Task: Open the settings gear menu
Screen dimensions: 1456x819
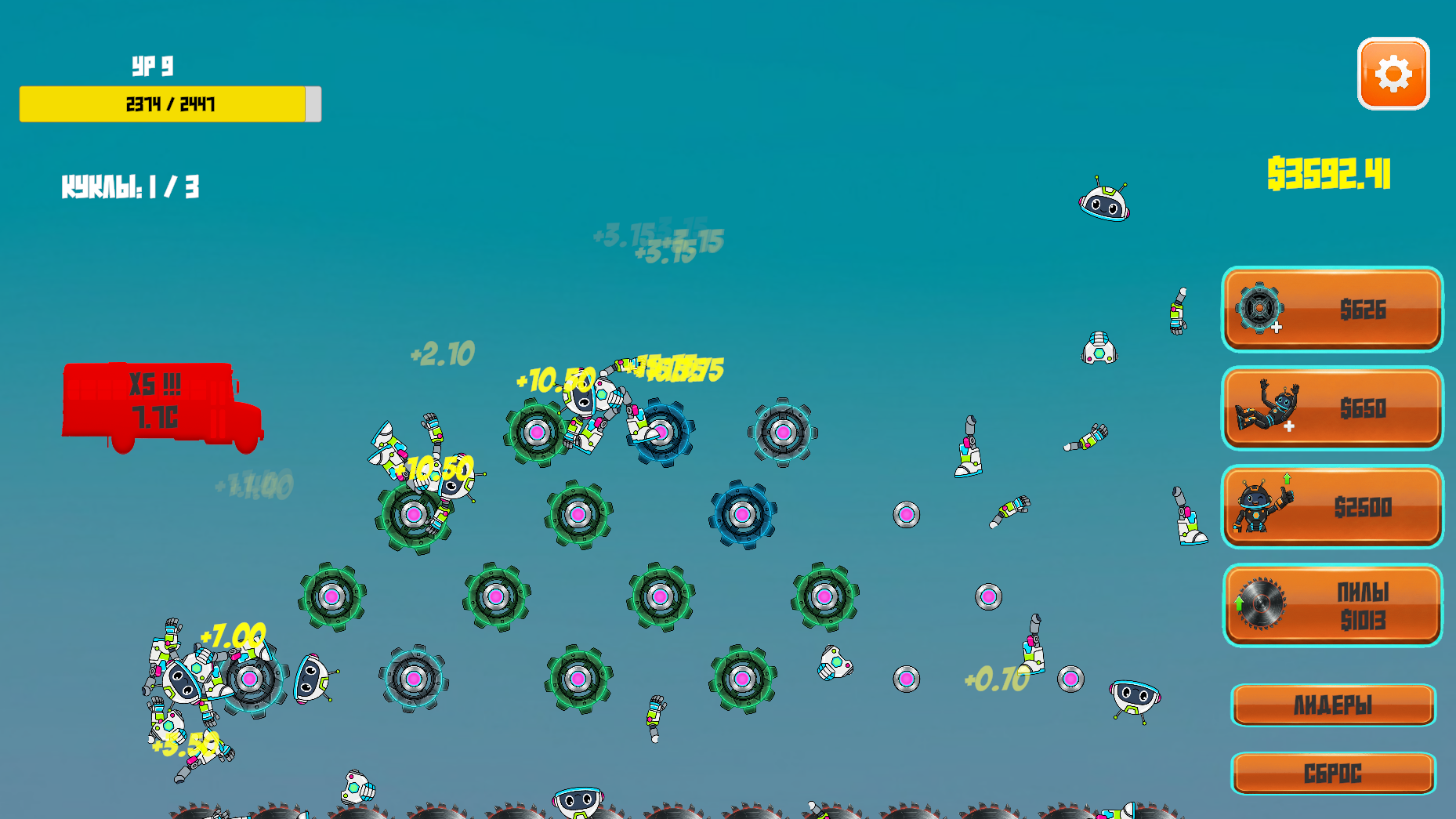Action: click(x=1393, y=75)
